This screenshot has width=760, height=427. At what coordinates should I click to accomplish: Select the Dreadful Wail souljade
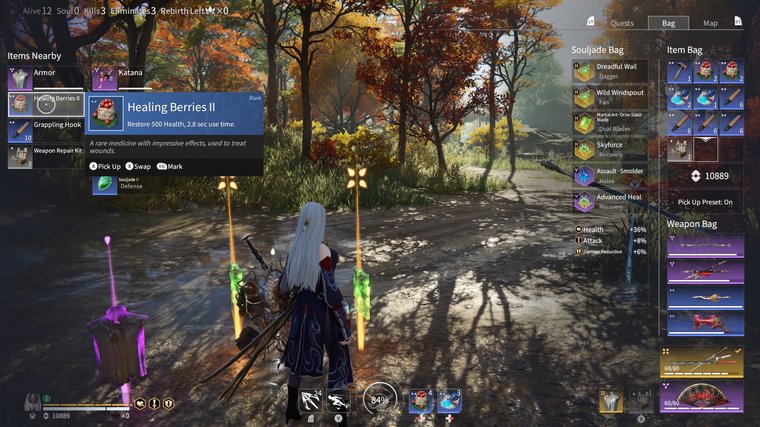[610, 71]
